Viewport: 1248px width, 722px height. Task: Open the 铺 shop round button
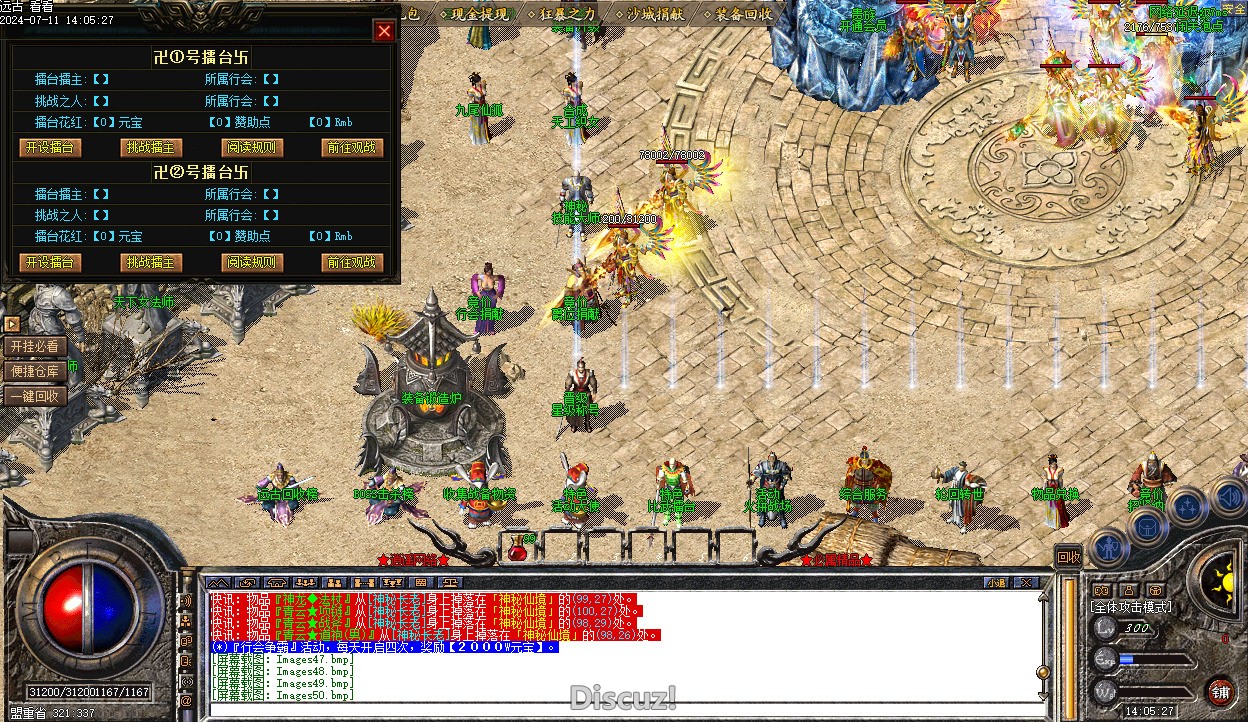(1221, 692)
